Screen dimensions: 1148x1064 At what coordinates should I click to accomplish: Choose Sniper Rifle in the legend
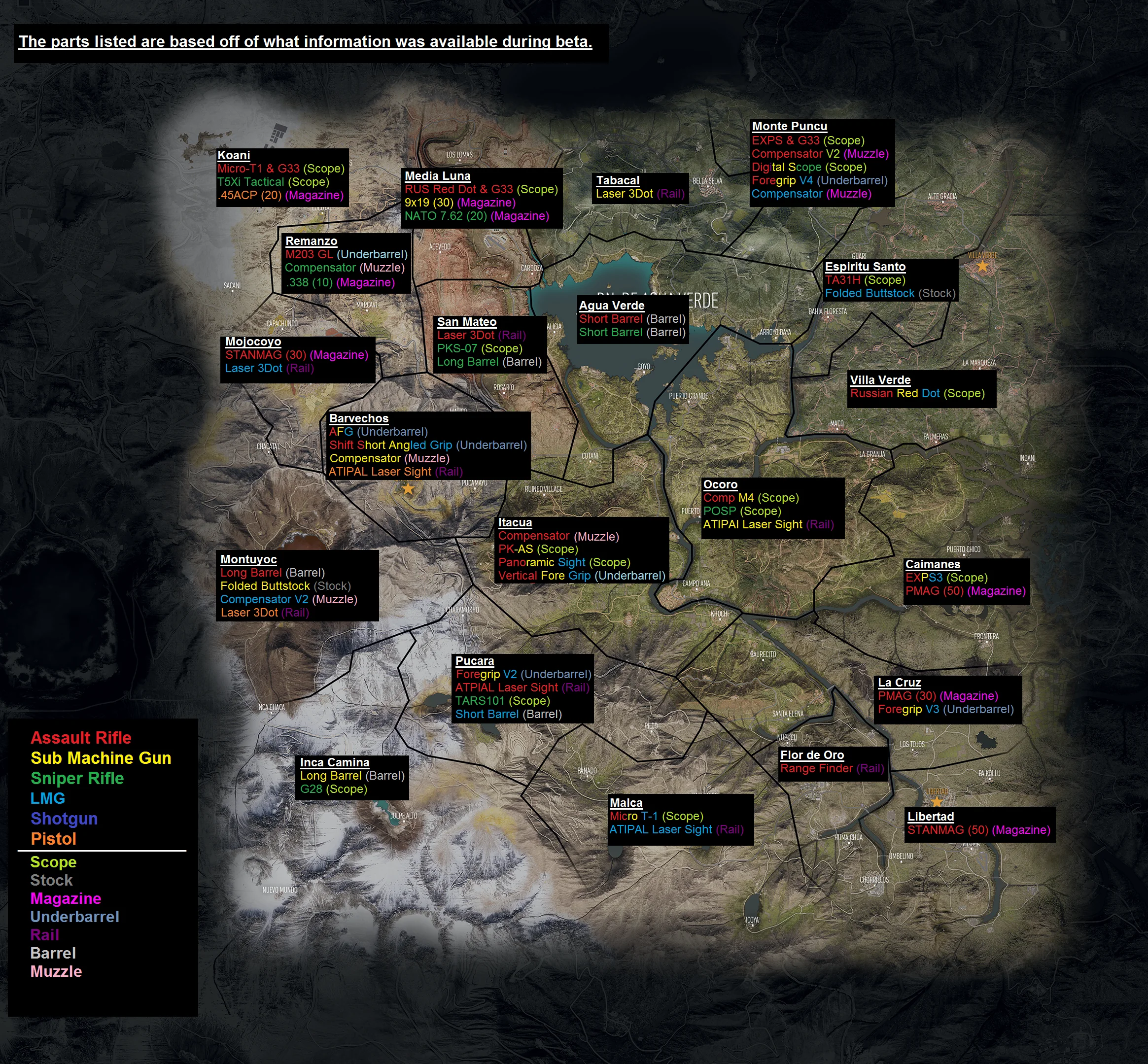77,779
